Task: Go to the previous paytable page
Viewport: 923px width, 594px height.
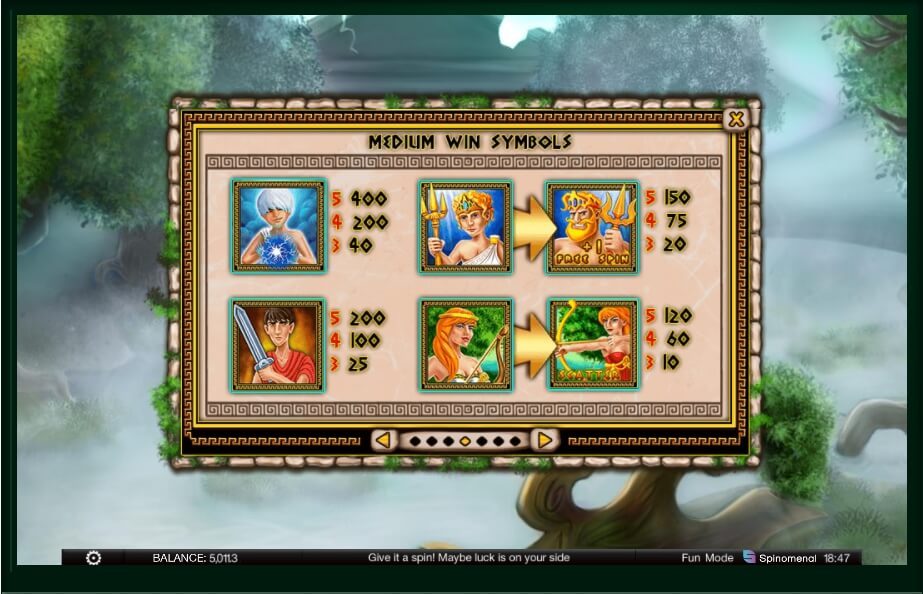Action: (x=384, y=440)
